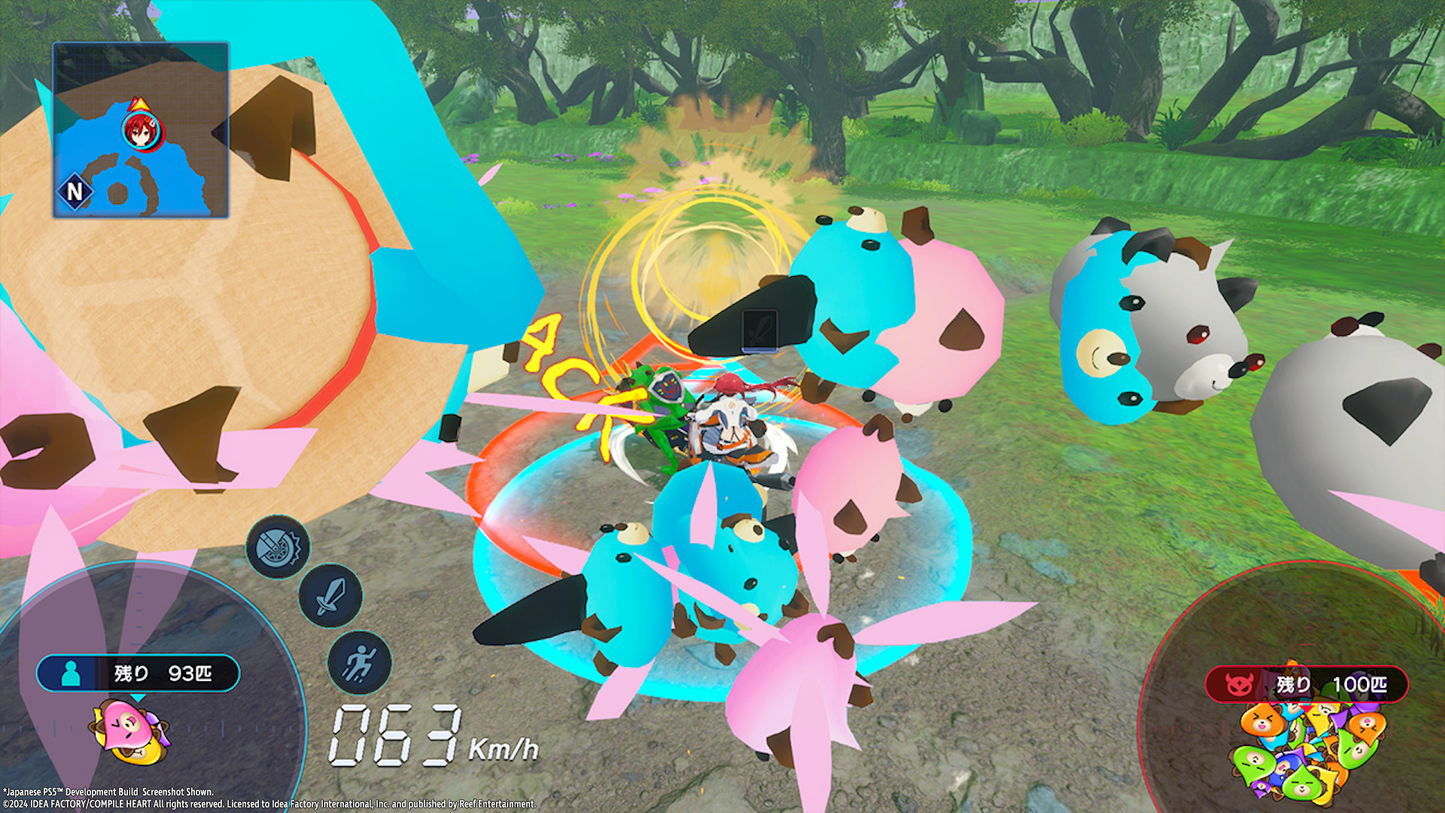Select the sword attack skill icon
This screenshot has height=813, width=1445.
tap(330, 596)
